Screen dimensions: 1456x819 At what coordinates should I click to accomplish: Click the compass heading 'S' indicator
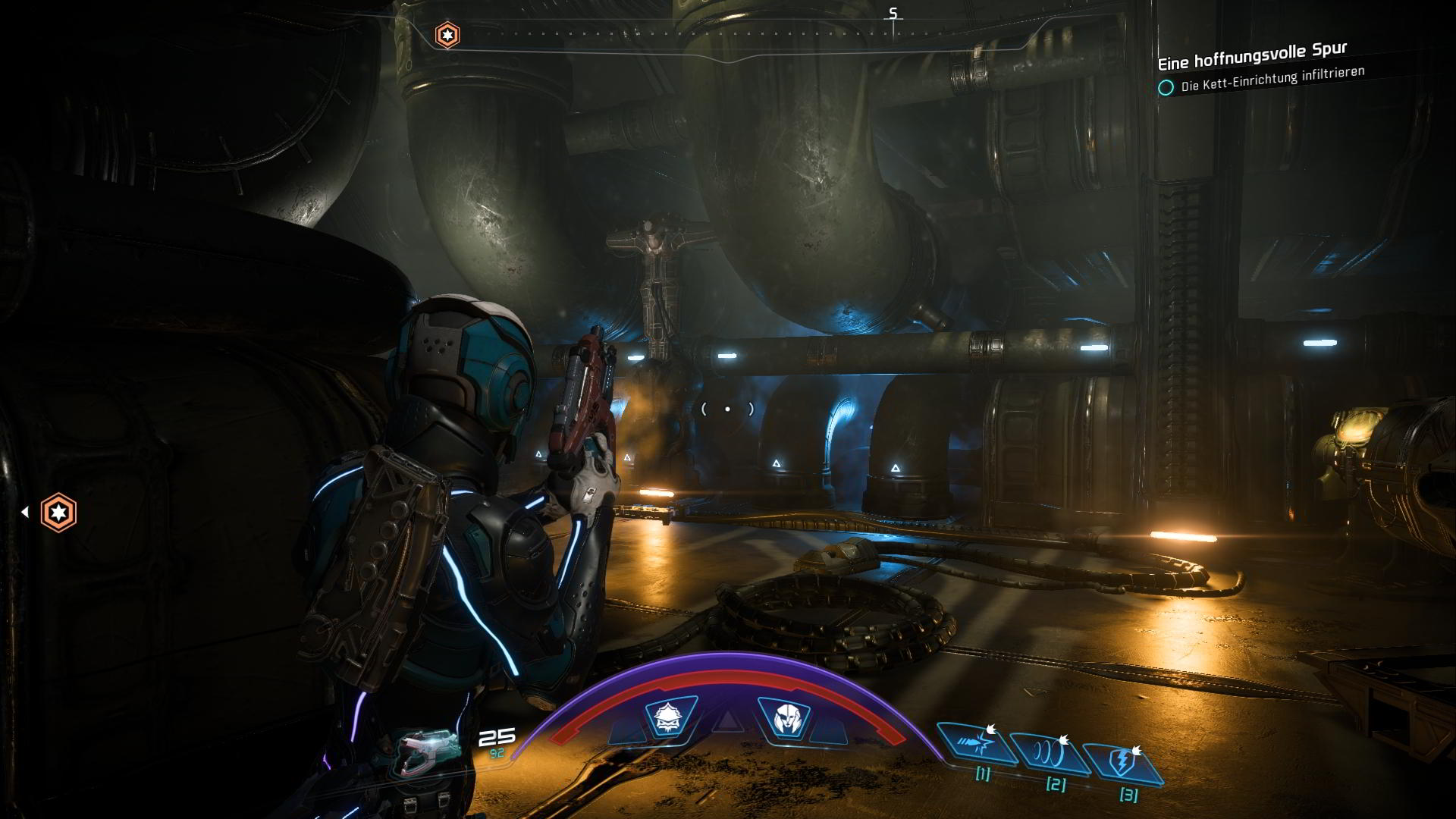pos(893,13)
